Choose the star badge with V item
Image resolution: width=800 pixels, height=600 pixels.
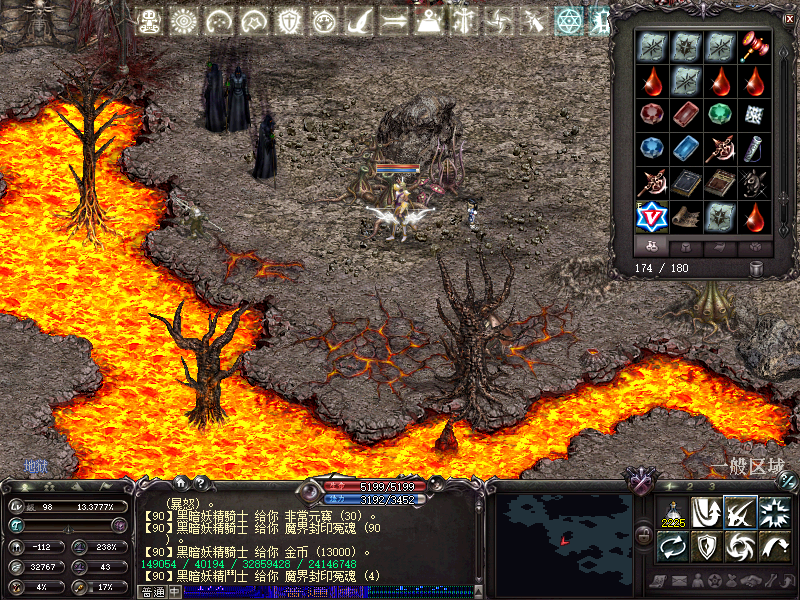652,215
